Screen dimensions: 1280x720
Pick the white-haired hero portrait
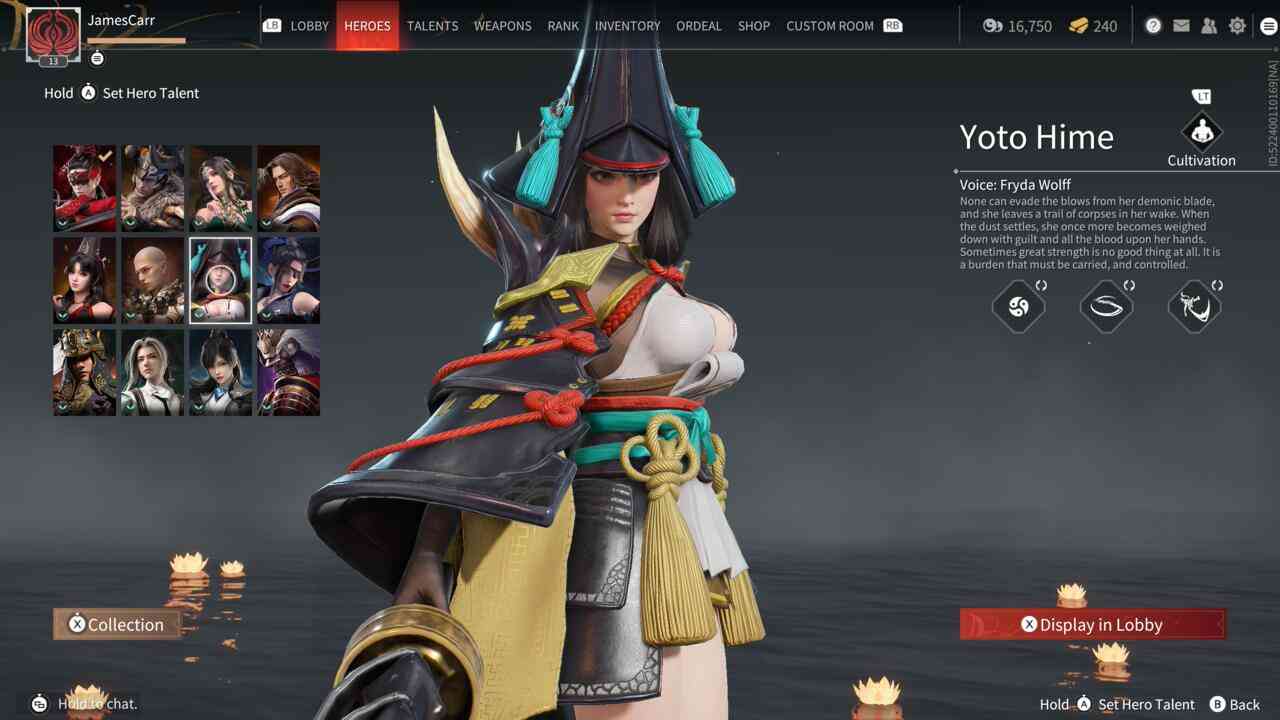click(x=152, y=372)
